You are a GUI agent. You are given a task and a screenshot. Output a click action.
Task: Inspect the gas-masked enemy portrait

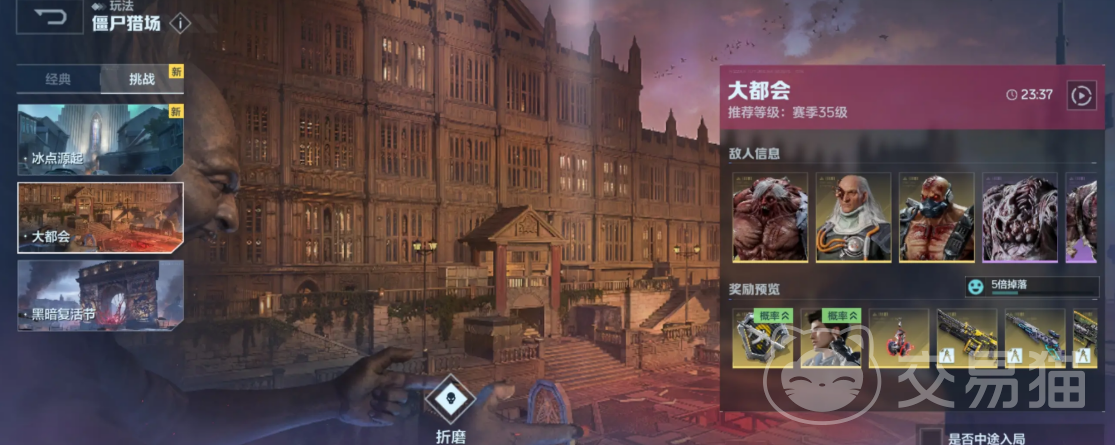point(936,218)
